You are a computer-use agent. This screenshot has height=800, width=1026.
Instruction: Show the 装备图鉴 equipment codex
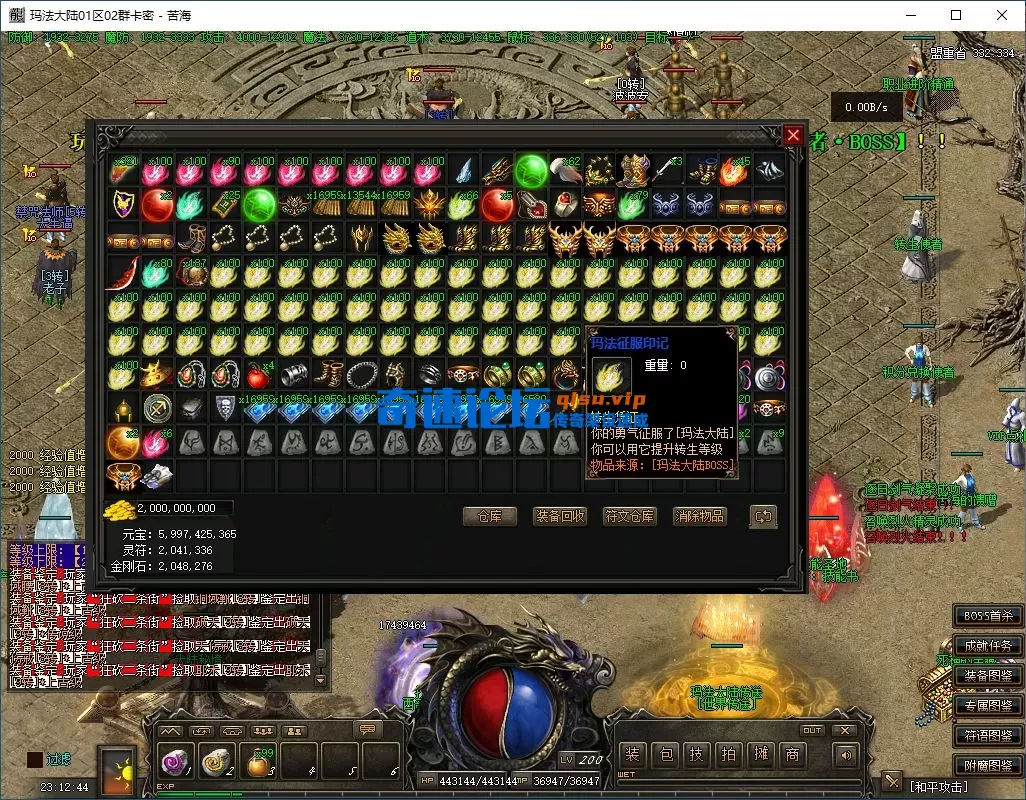pyautogui.click(x=987, y=676)
